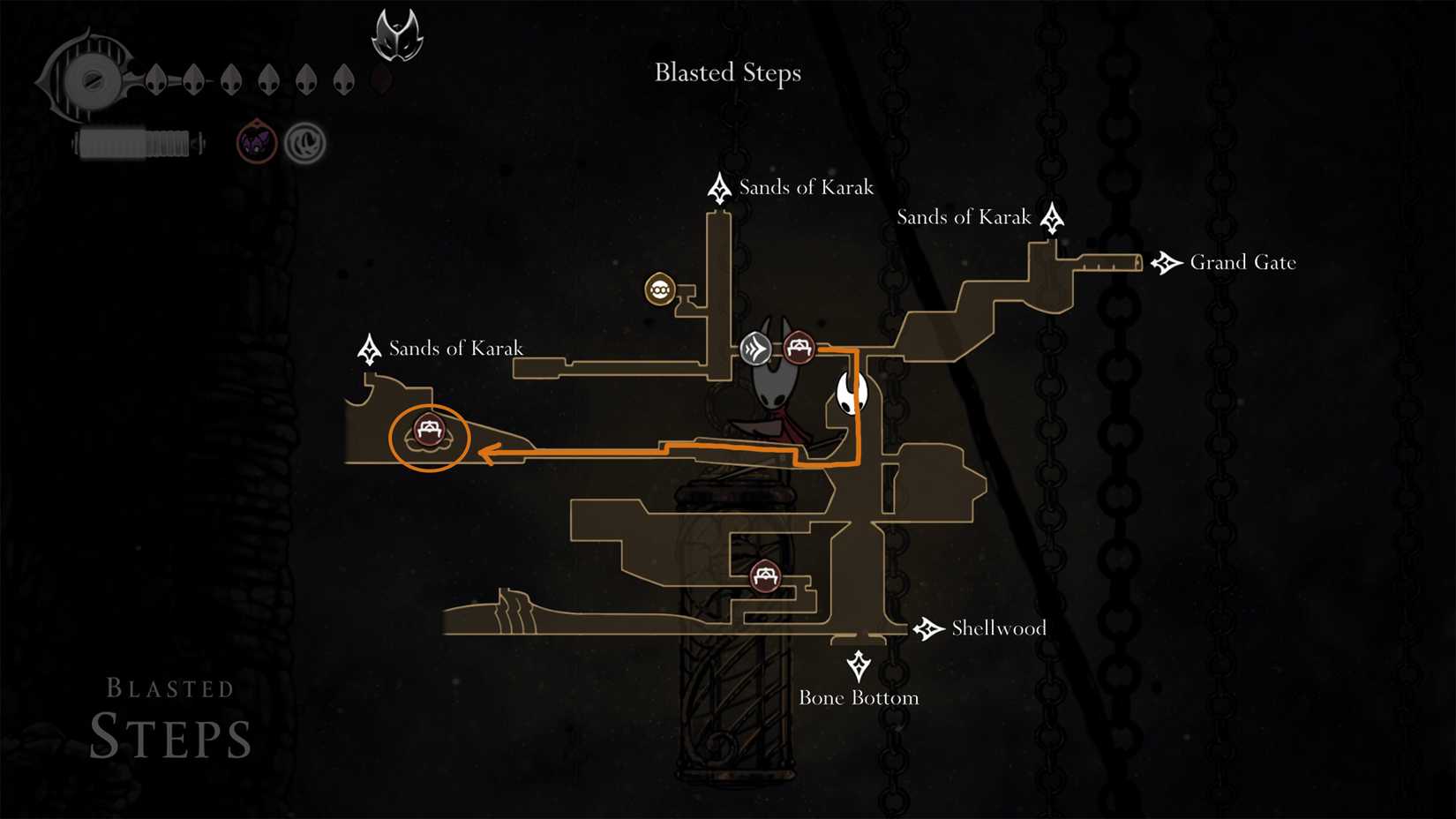The height and width of the screenshot is (819, 1456).
Task: Click the bench icon below map center
Action: click(766, 574)
